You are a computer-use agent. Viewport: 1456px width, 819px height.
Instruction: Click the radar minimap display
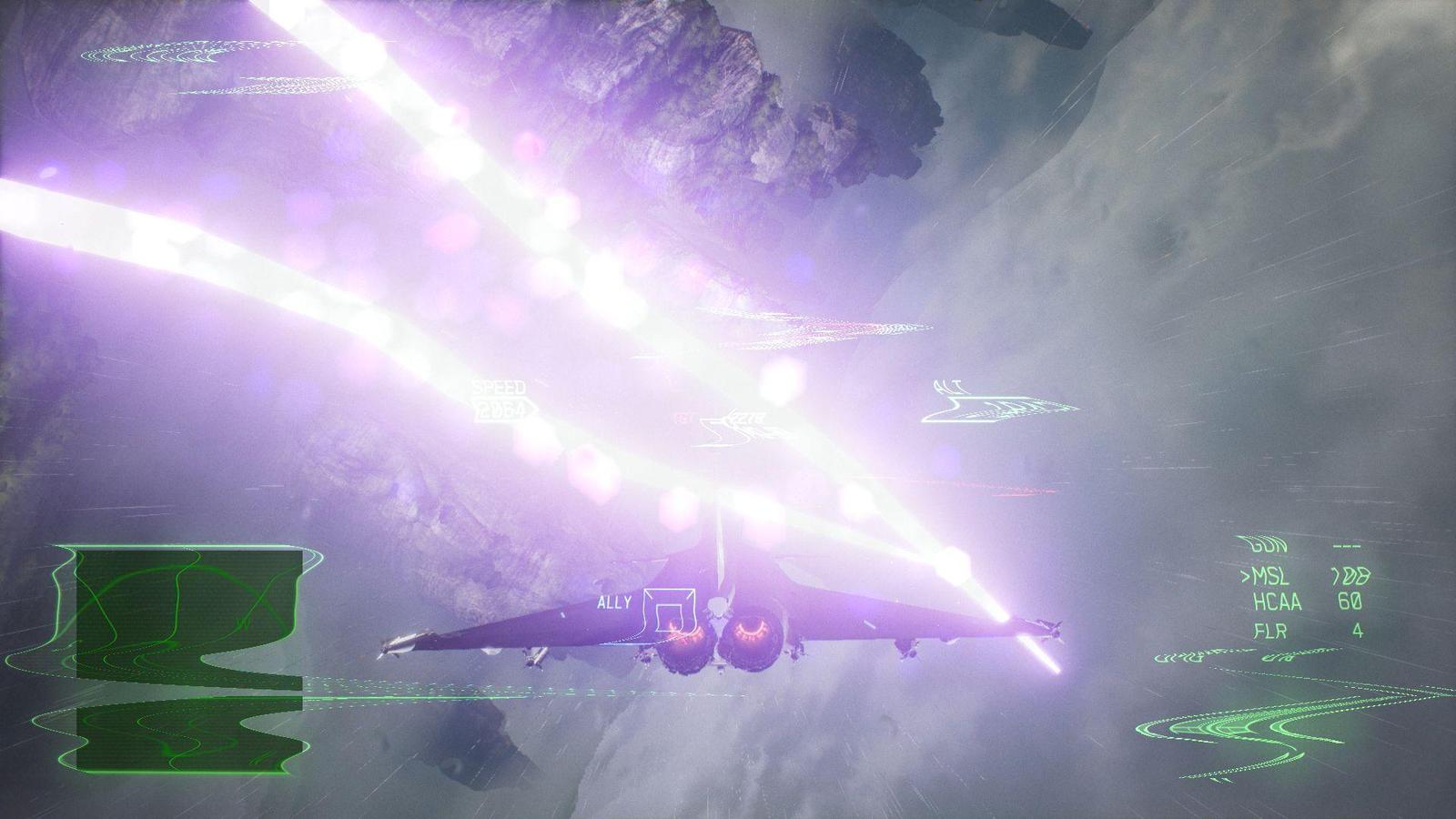pos(177,655)
